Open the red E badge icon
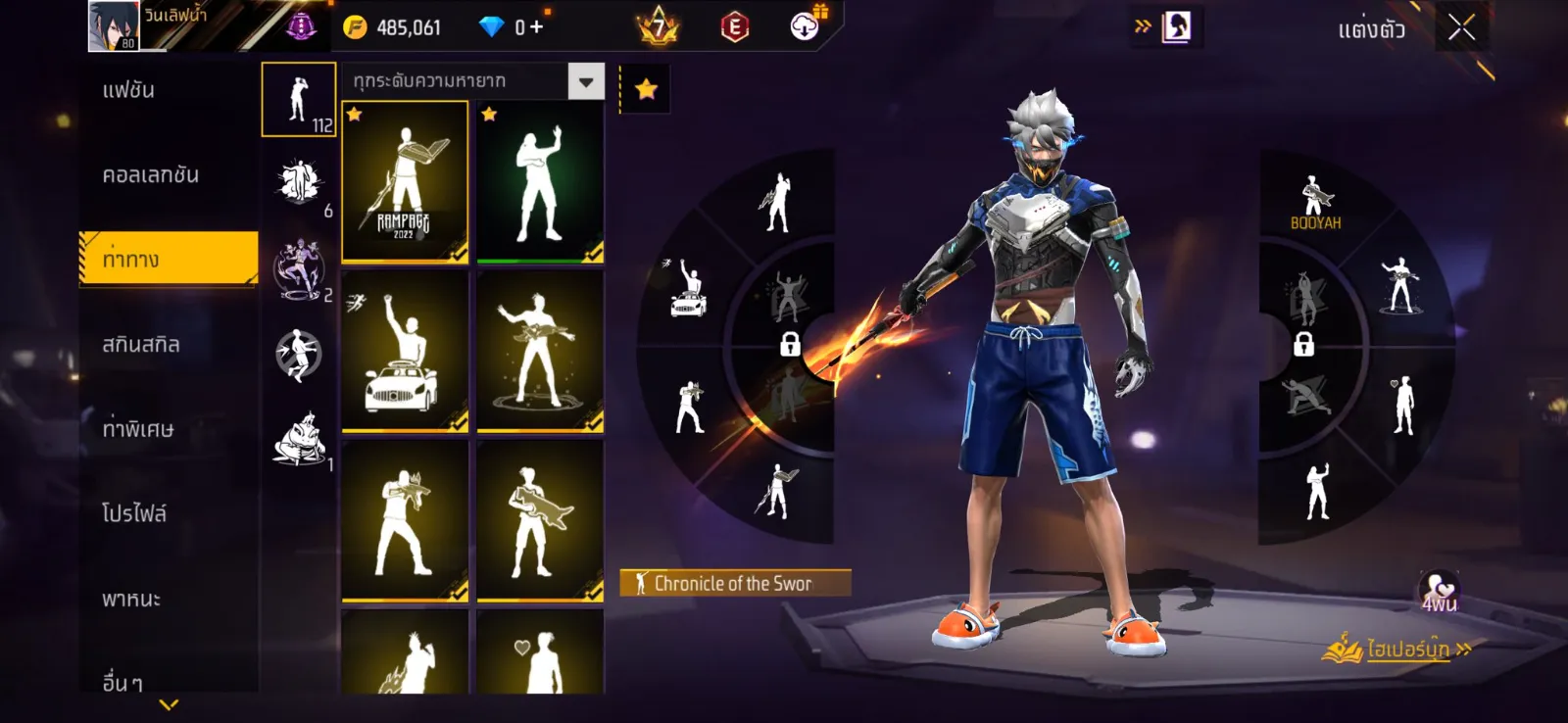This screenshot has height=723, width=1568. (734, 27)
